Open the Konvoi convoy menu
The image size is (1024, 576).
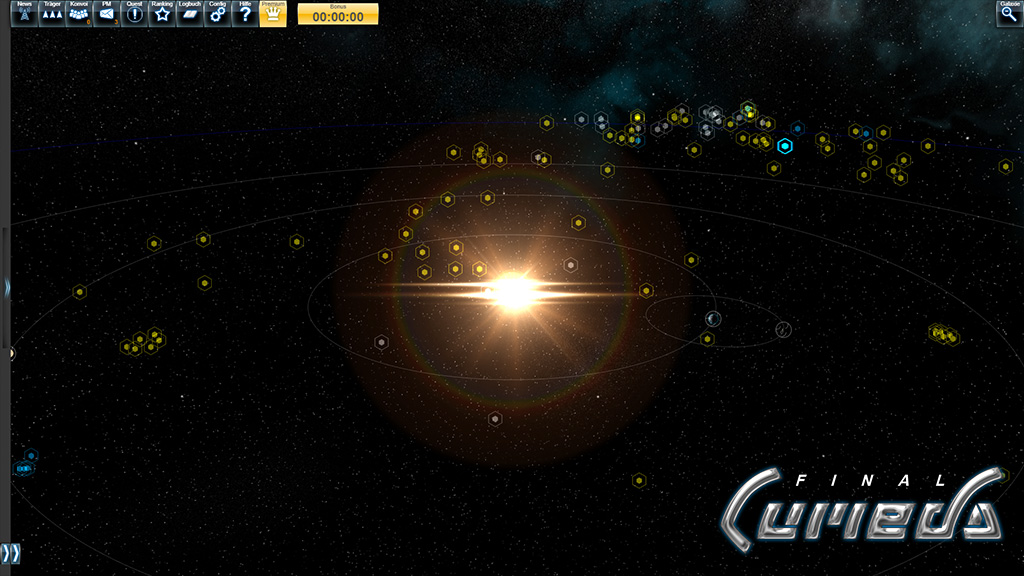point(79,13)
